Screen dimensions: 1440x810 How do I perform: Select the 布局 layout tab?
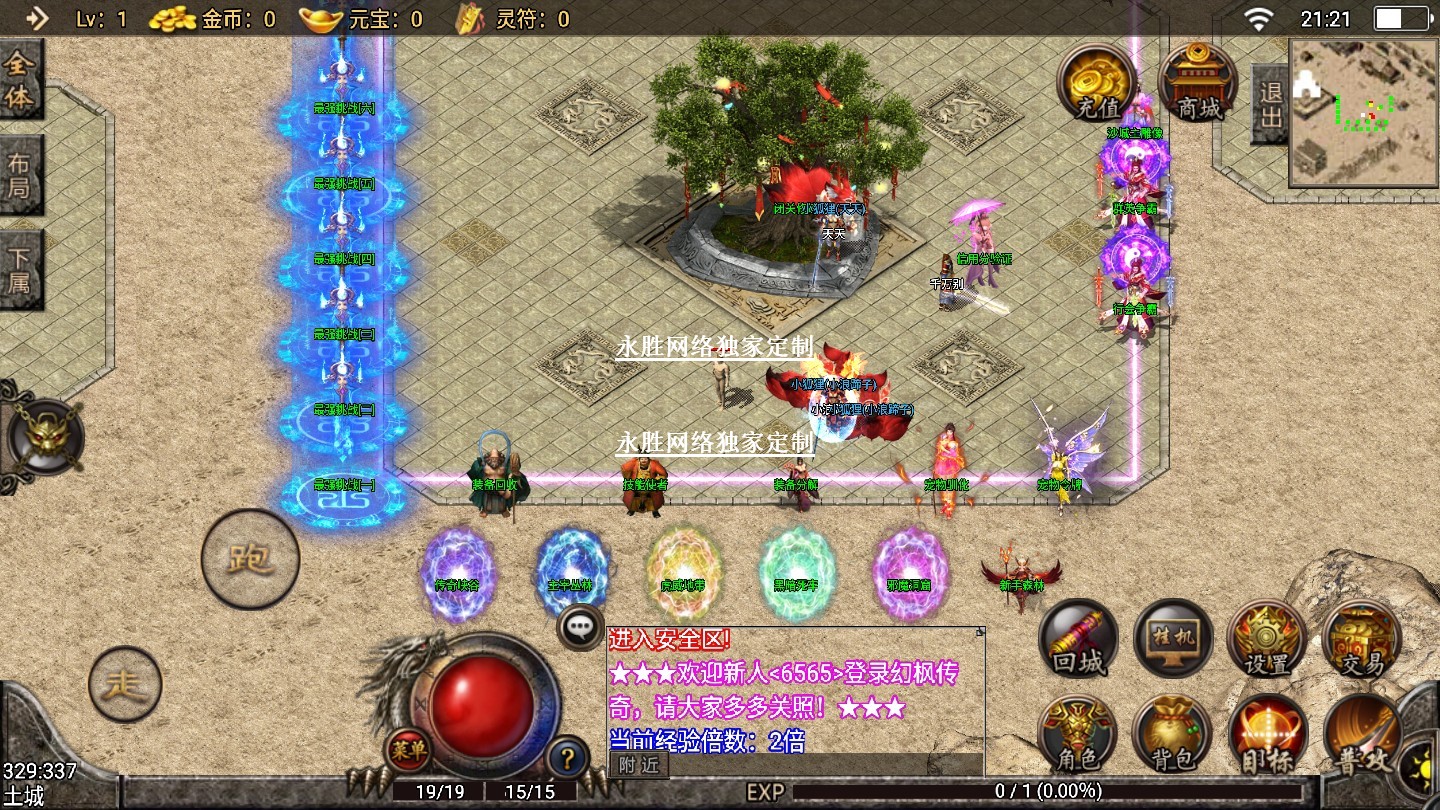click(x=20, y=177)
